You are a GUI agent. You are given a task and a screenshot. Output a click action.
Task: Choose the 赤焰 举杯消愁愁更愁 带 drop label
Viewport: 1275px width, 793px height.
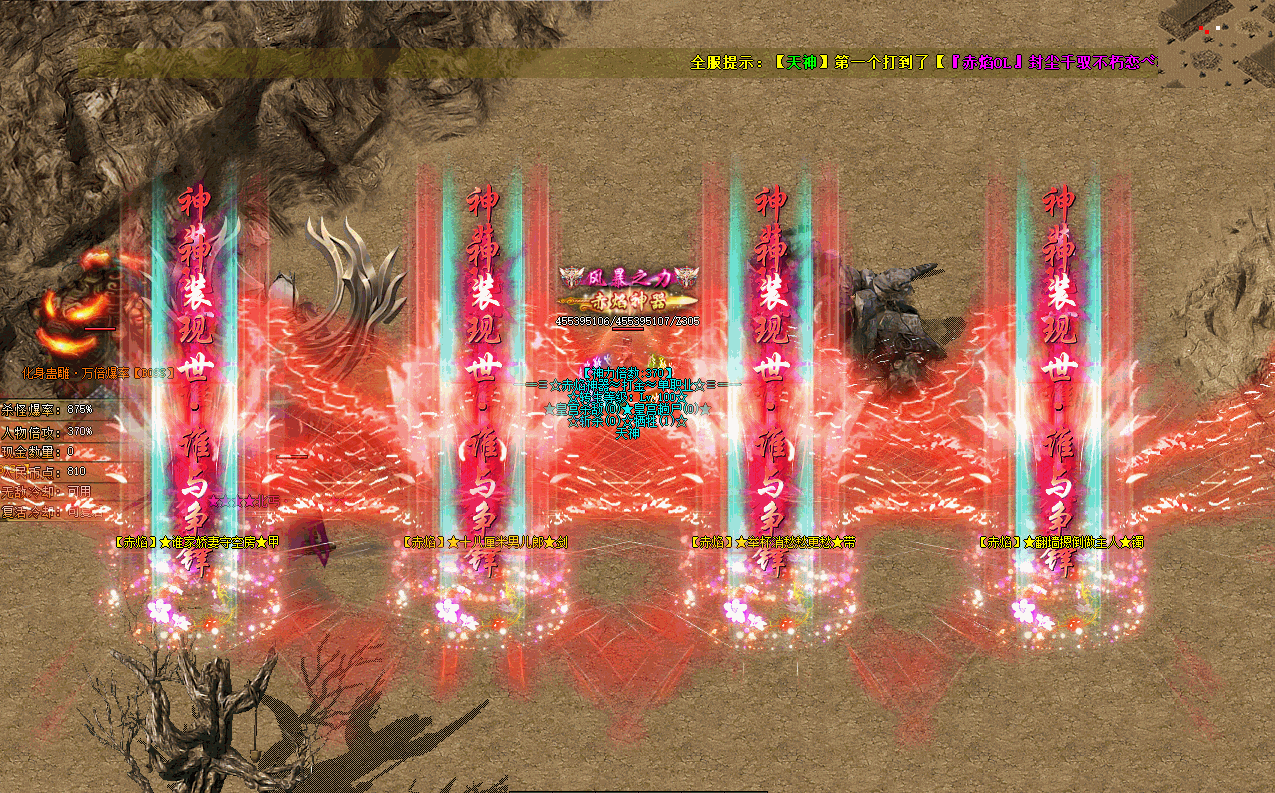[773, 542]
